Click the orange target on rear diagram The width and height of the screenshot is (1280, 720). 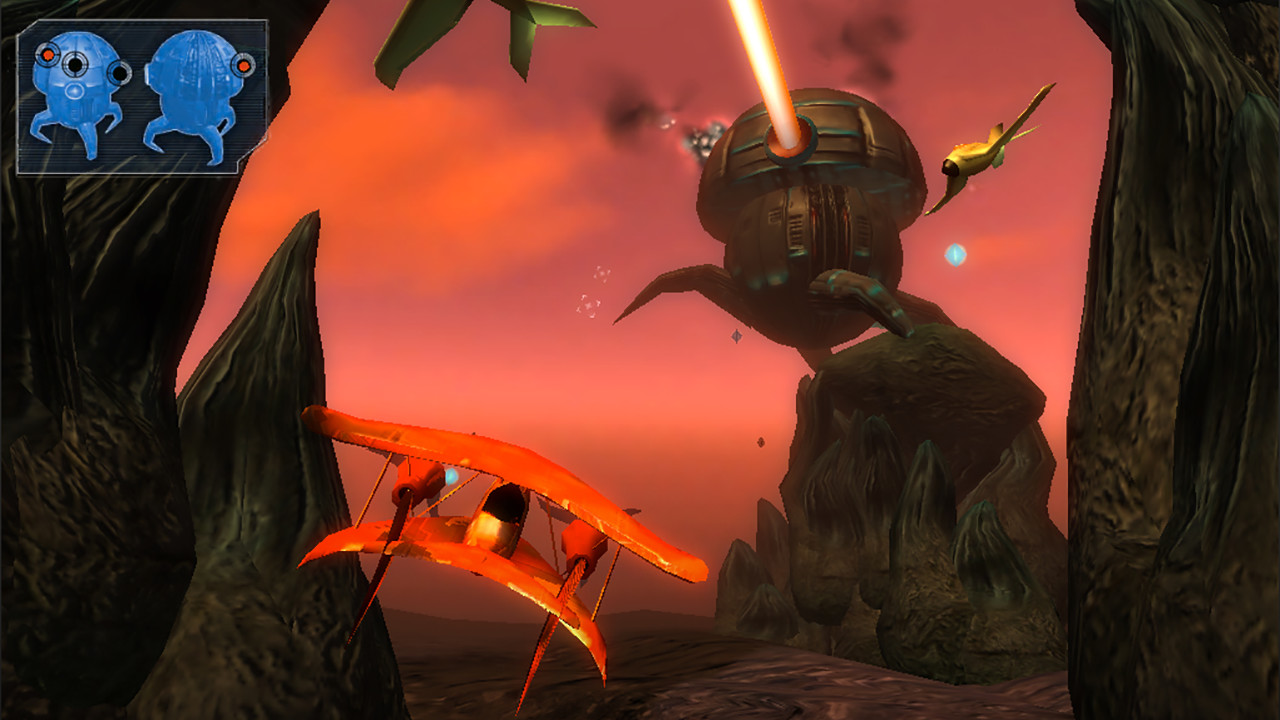point(243,66)
